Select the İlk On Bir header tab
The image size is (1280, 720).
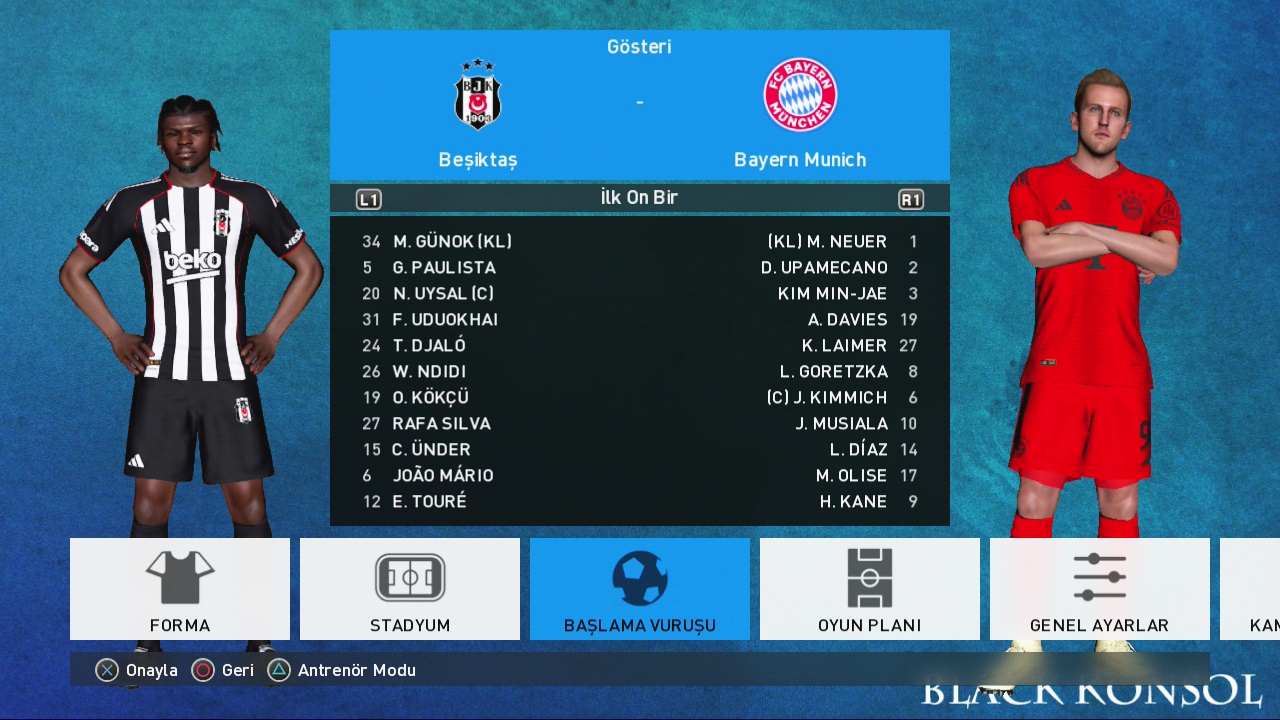[x=639, y=198]
